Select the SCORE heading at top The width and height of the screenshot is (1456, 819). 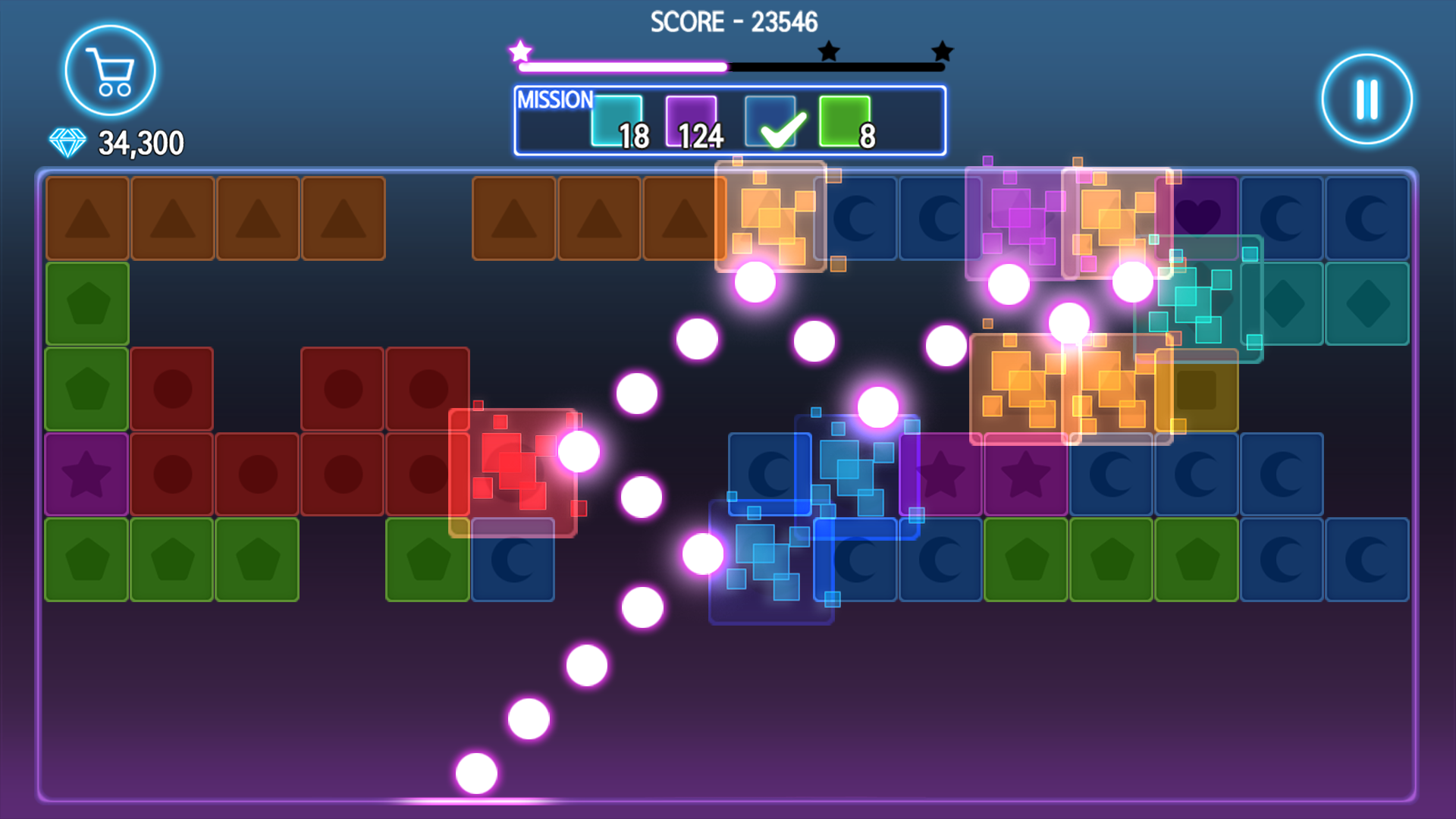[x=732, y=22]
